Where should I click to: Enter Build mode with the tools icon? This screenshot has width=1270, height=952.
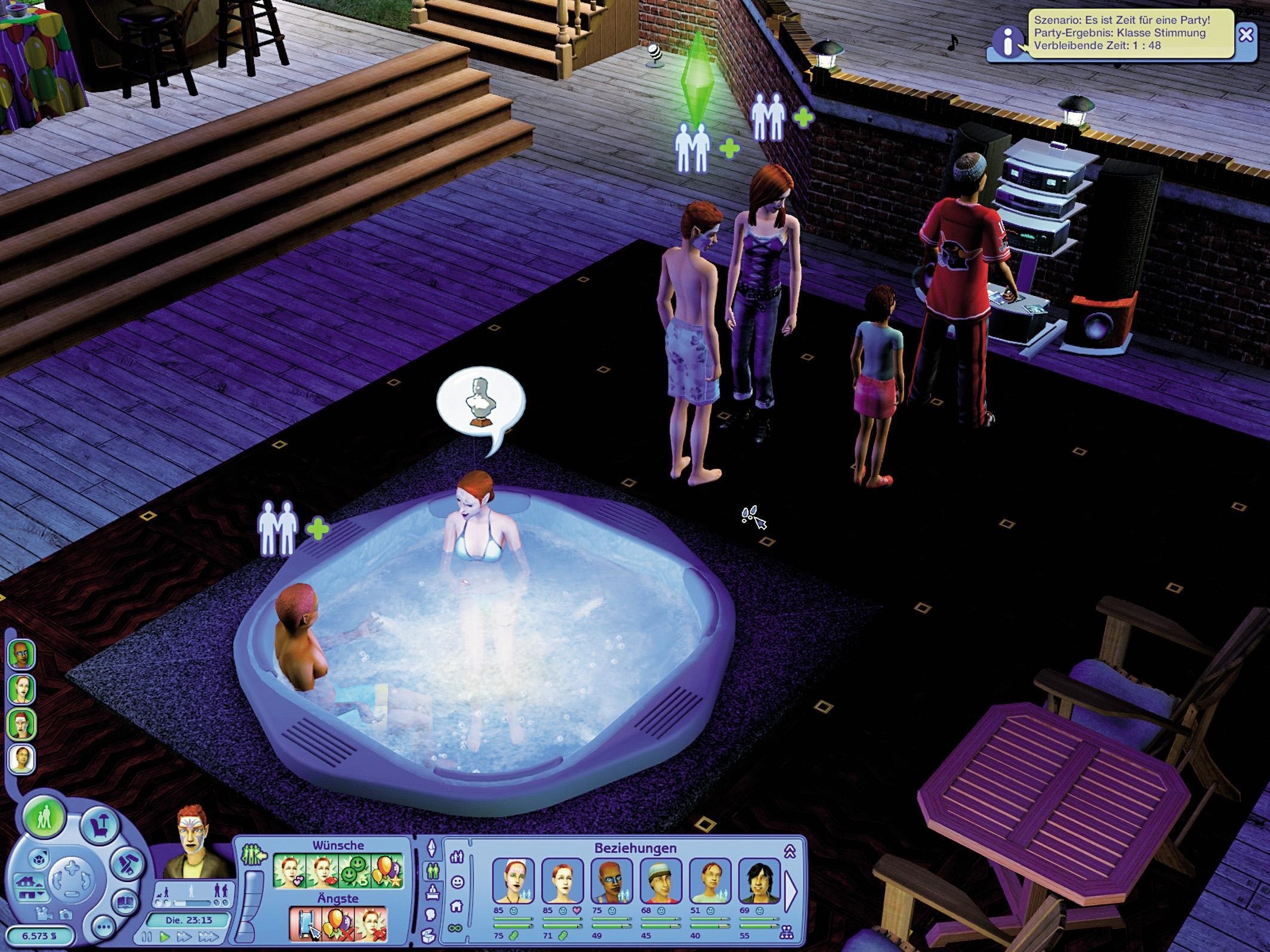tap(125, 863)
